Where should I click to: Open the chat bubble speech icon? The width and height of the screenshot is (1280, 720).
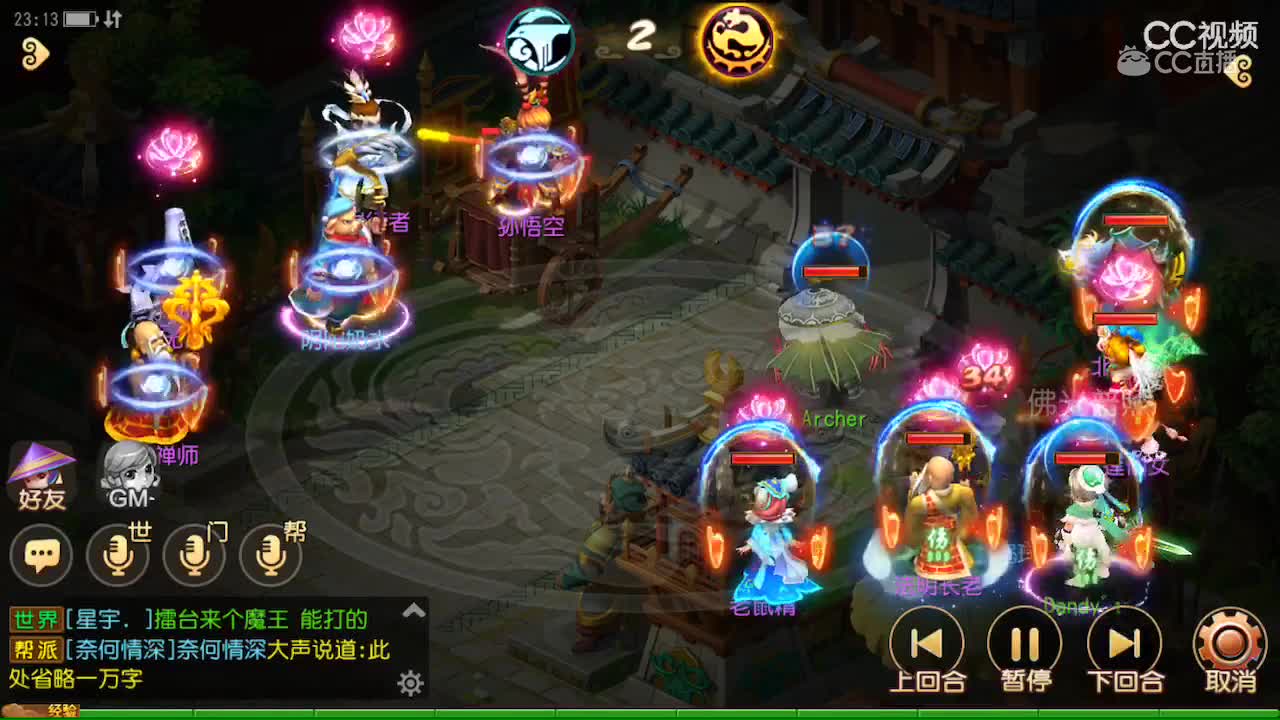coord(42,555)
